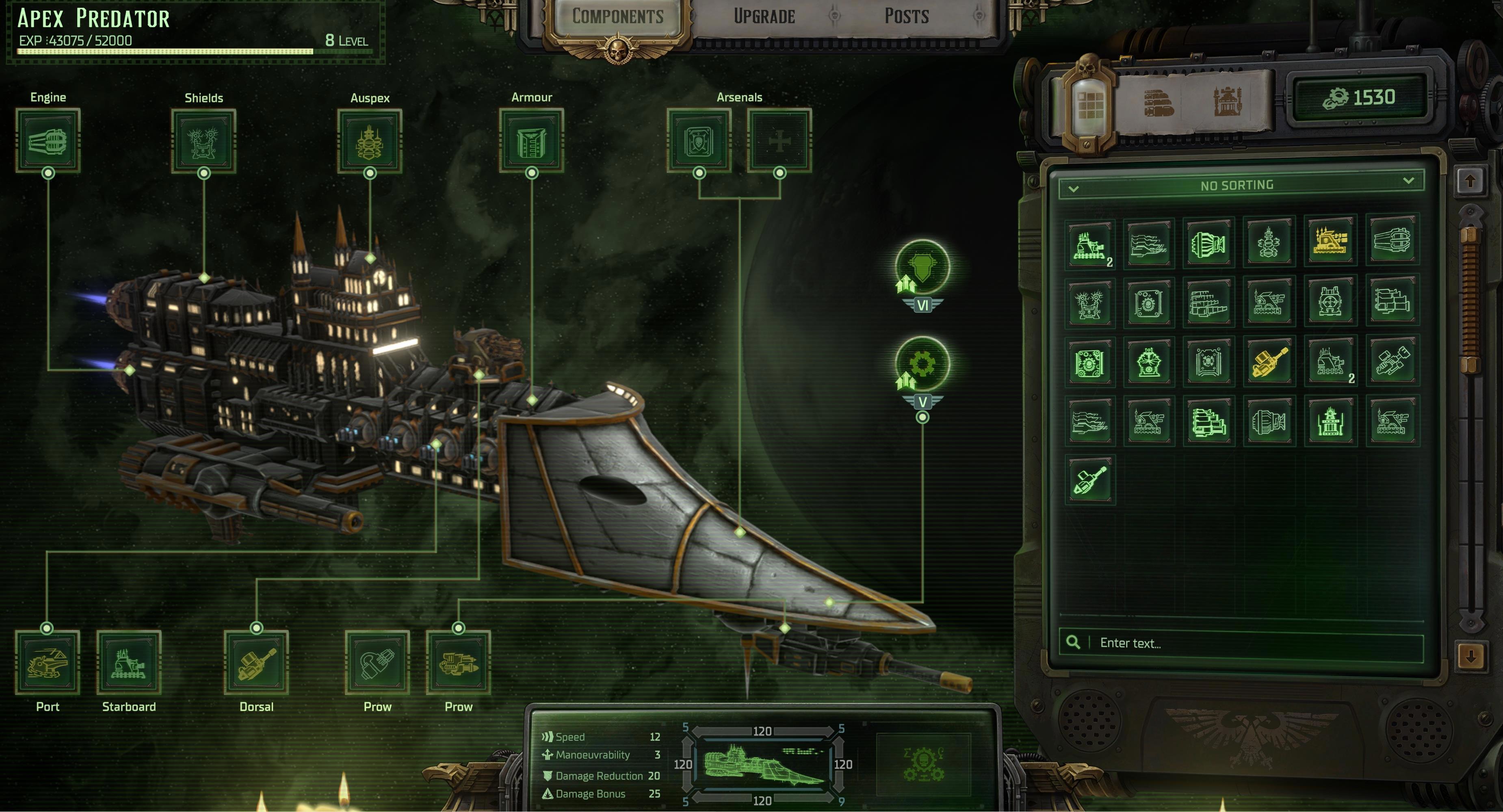Select the Armour component slot
1503x812 pixels.
click(x=532, y=140)
